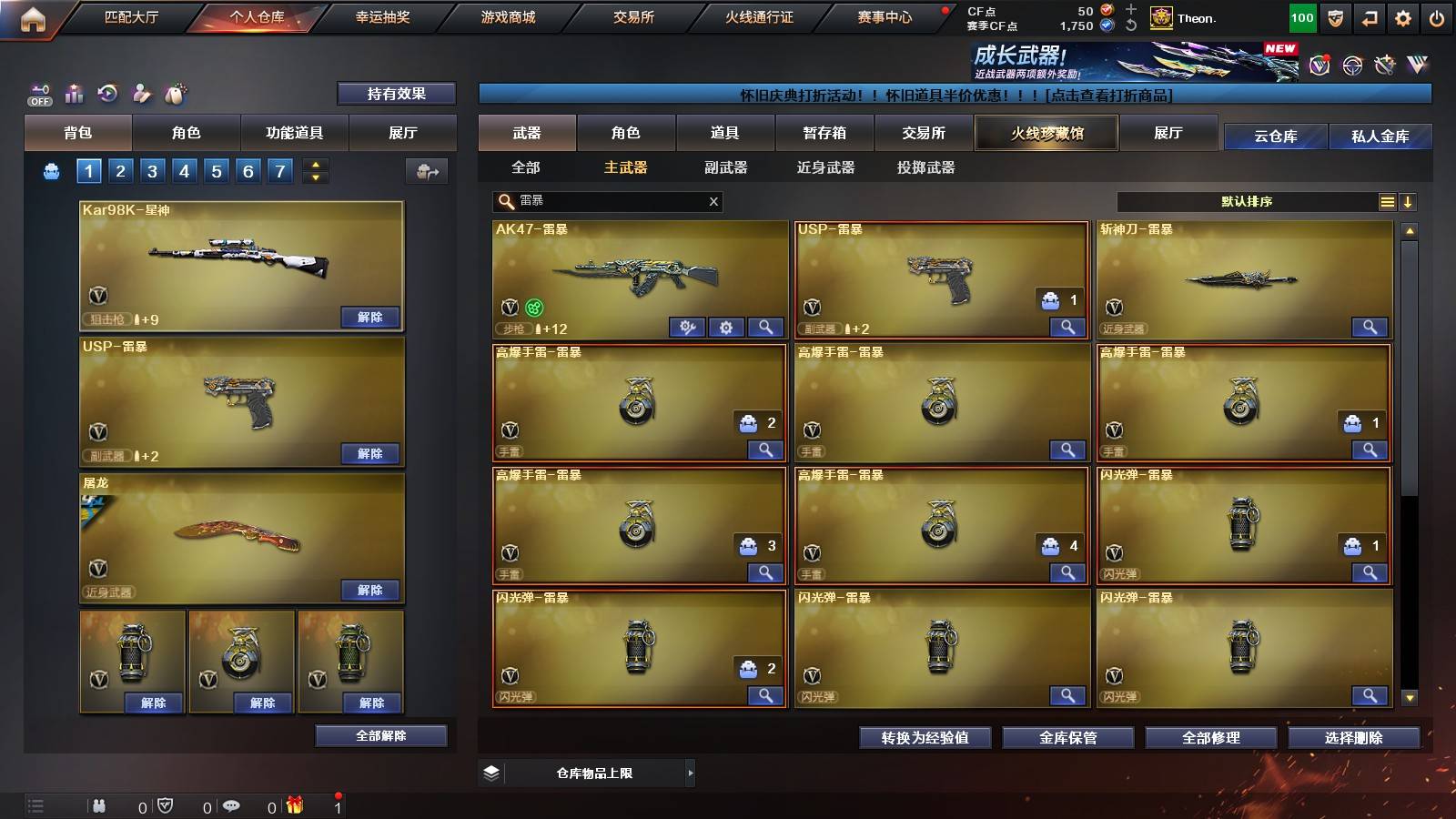This screenshot has width=1456, height=819.
Task: Click the magnifier preview icon on USP-雷暴 card
Action: 1066,326
